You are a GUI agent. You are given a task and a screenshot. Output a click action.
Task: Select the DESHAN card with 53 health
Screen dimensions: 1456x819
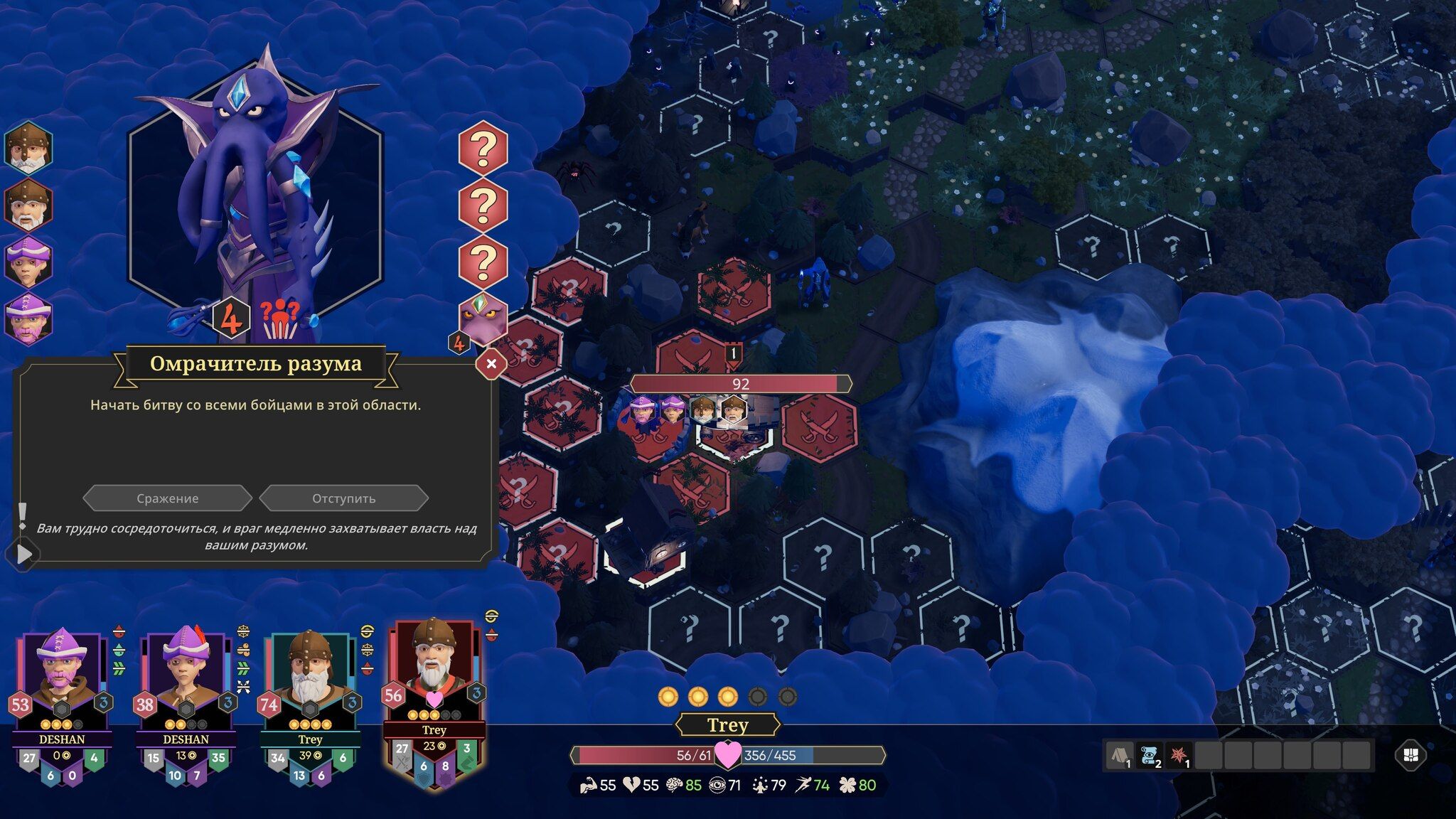pos(62,681)
